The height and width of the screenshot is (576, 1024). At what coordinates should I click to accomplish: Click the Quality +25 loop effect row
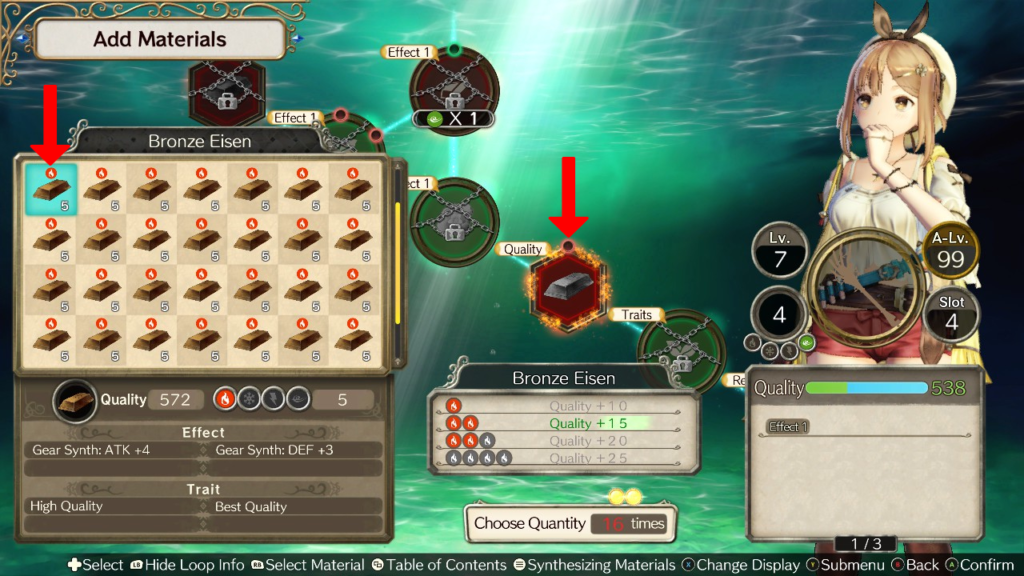click(565, 458)
